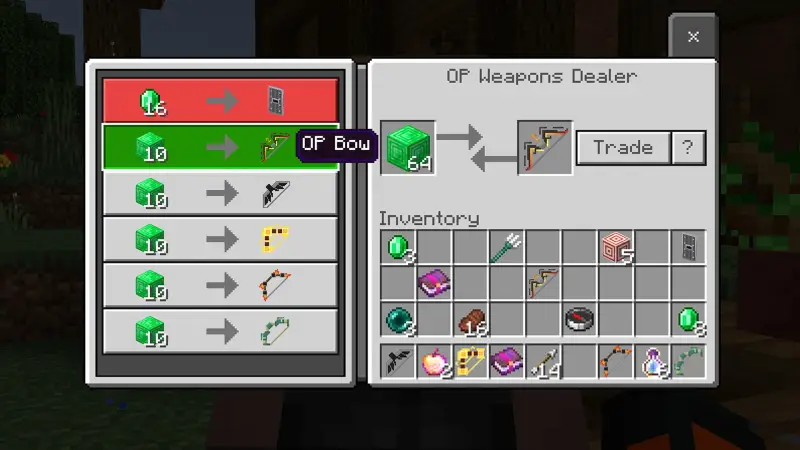Viewport: 800px width, 450px height.
Task: Choose the potion bottle in the hotbar
Action: click(653, 362)
